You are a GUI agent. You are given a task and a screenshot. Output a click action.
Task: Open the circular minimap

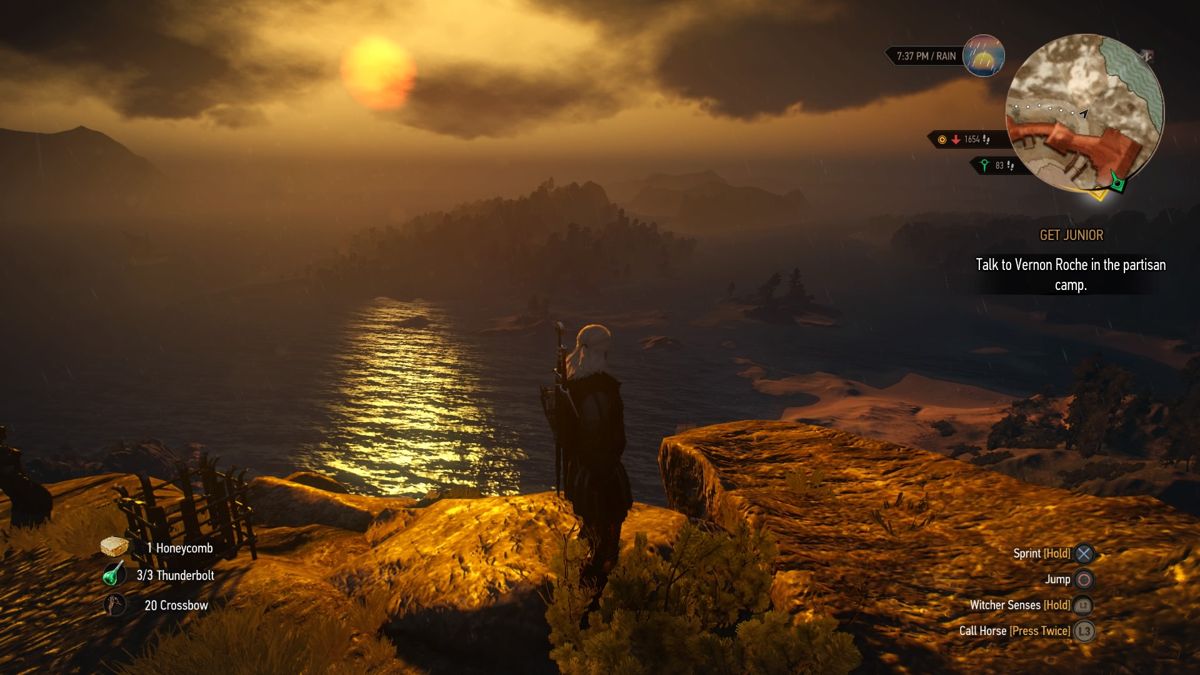click(1085, 113)
